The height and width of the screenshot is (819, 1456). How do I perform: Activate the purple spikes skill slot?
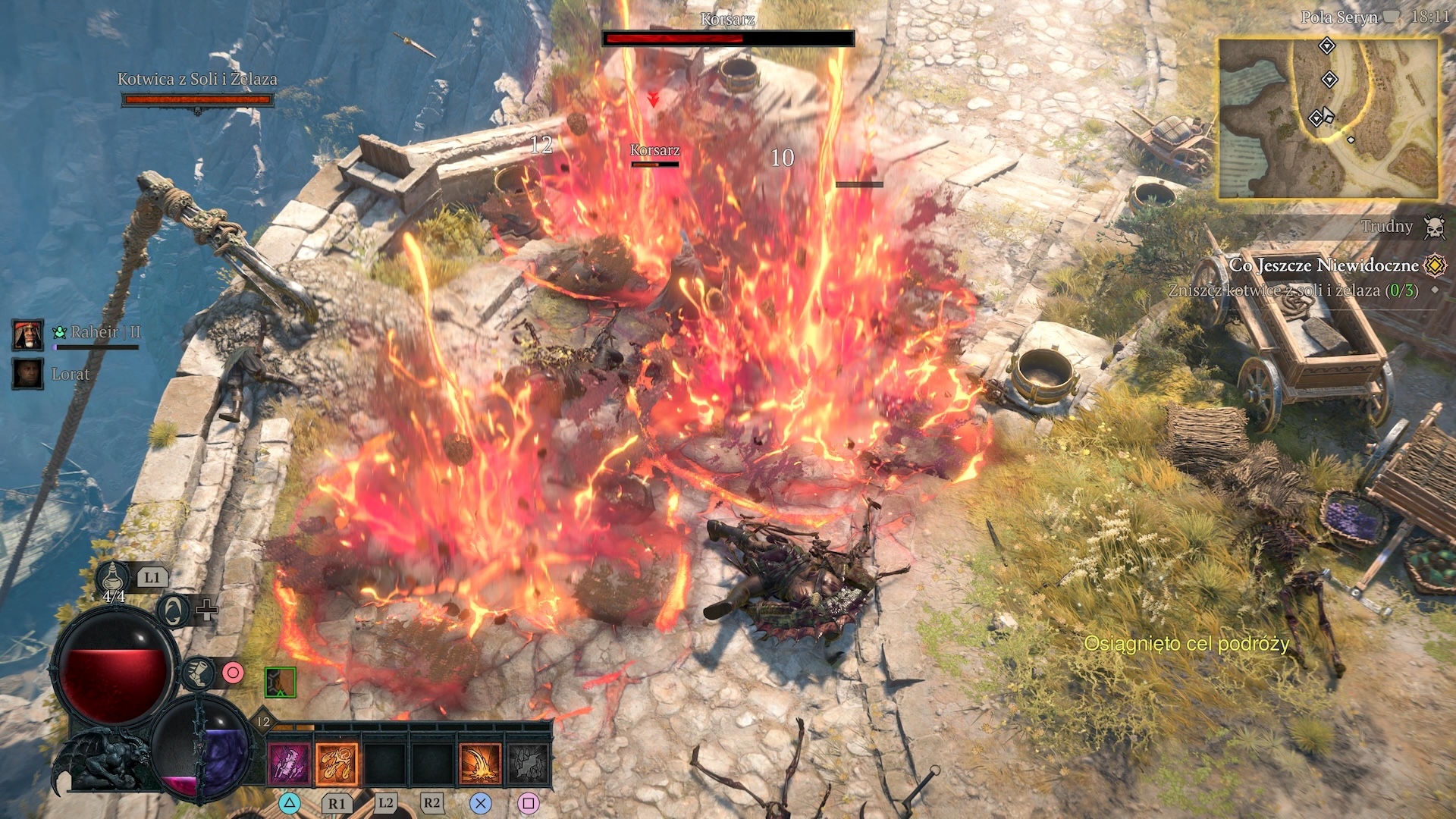point(290,763)
